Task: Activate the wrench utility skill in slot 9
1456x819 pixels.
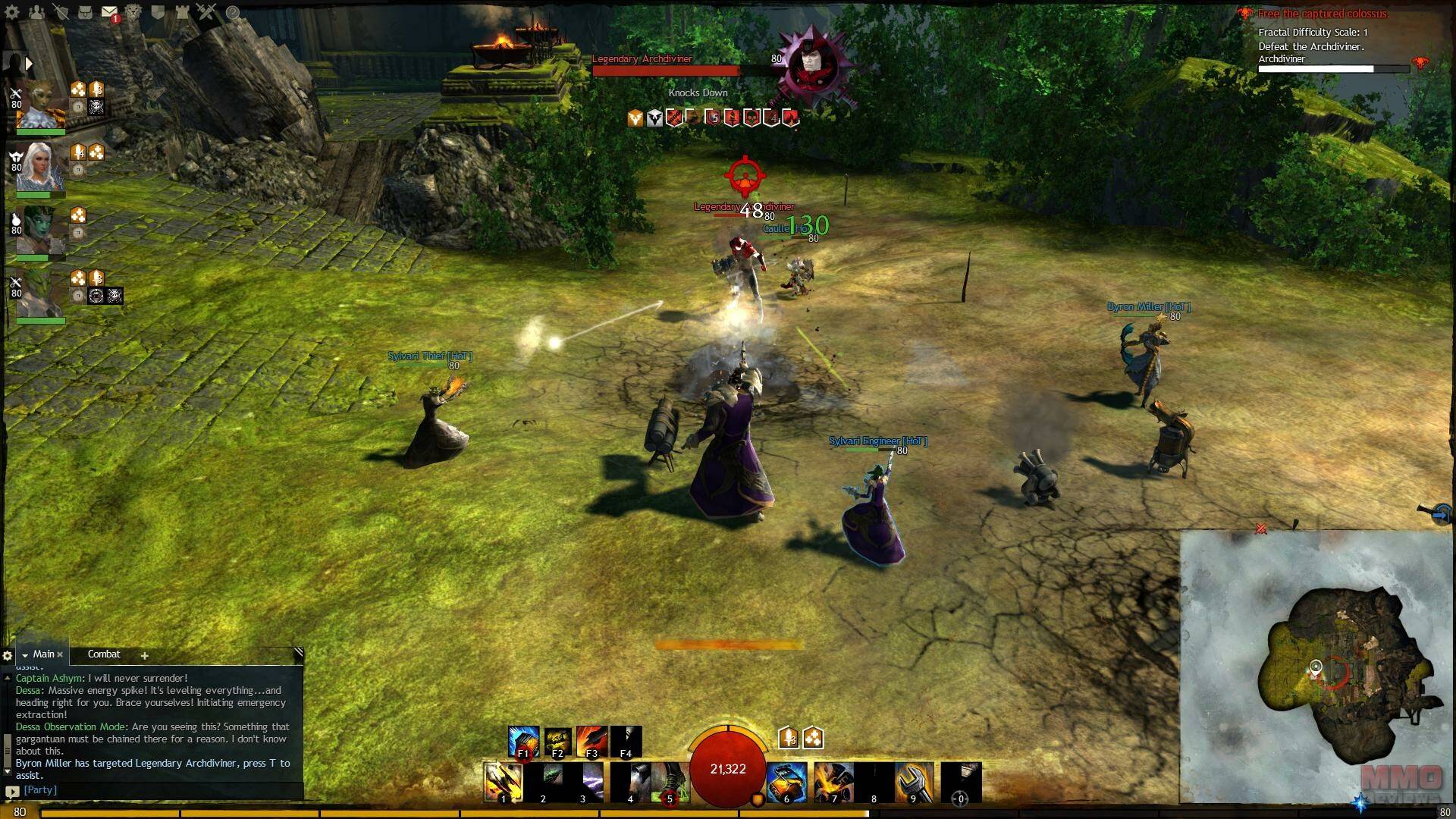Action: (x=913, y=782)
